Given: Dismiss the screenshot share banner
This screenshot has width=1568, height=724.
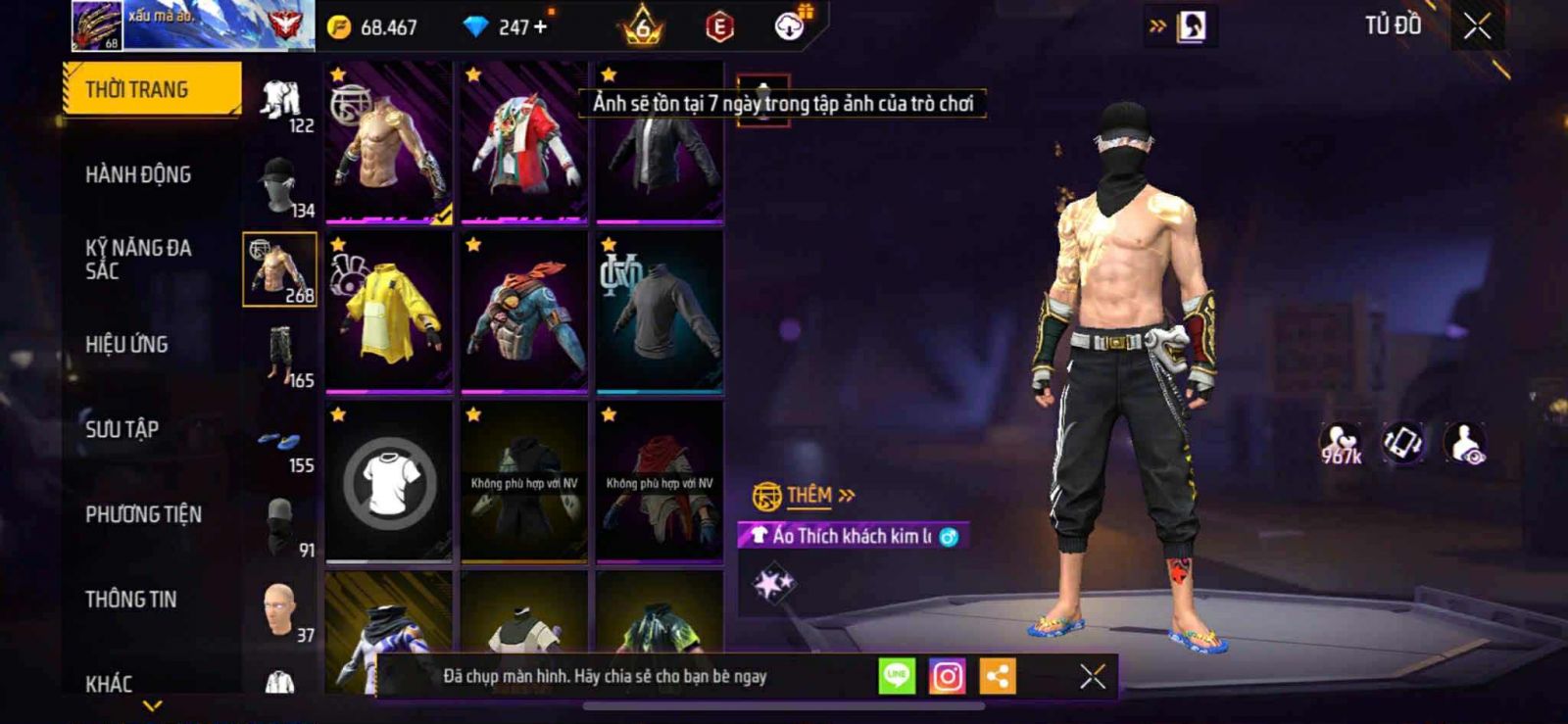Looking at the screenshot, I should click(1093, 676).
